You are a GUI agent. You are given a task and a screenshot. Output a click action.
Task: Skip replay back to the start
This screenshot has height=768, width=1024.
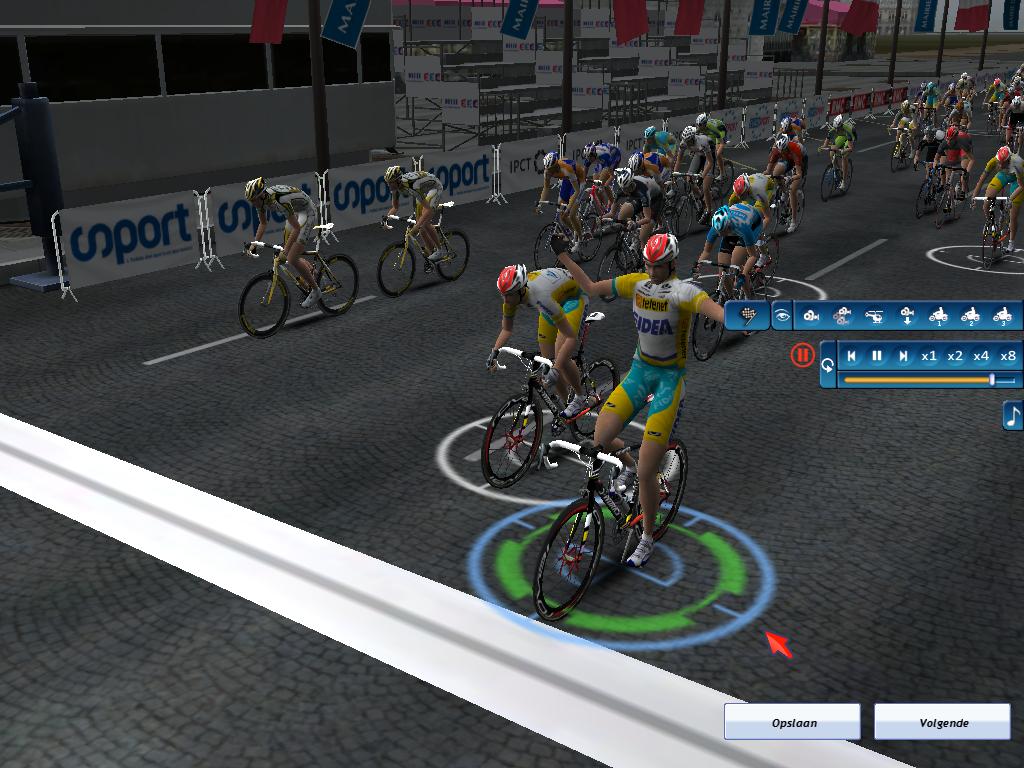coord(852,355)
